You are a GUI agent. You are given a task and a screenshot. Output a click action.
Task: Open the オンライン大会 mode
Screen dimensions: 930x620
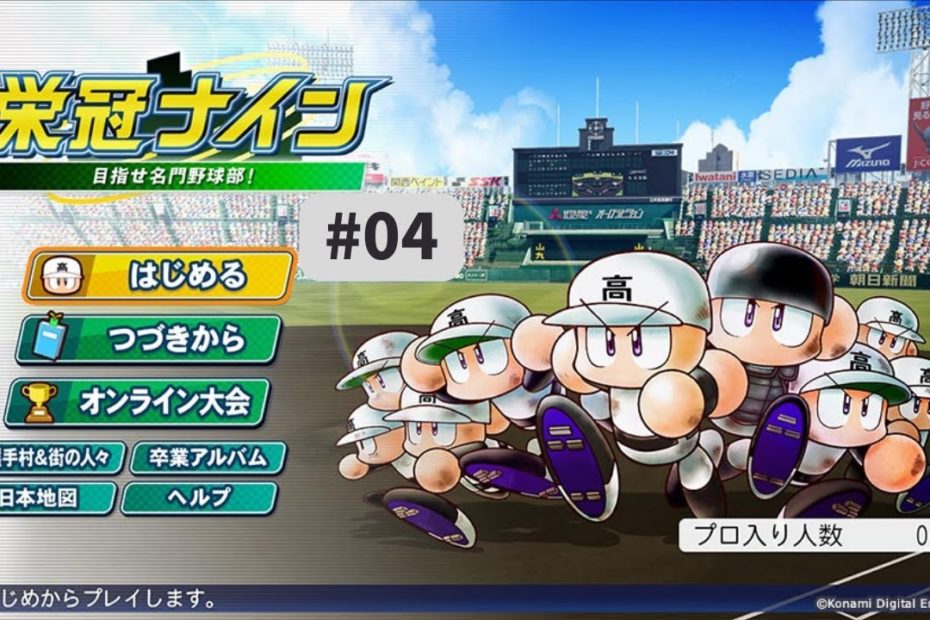[138, 402]
